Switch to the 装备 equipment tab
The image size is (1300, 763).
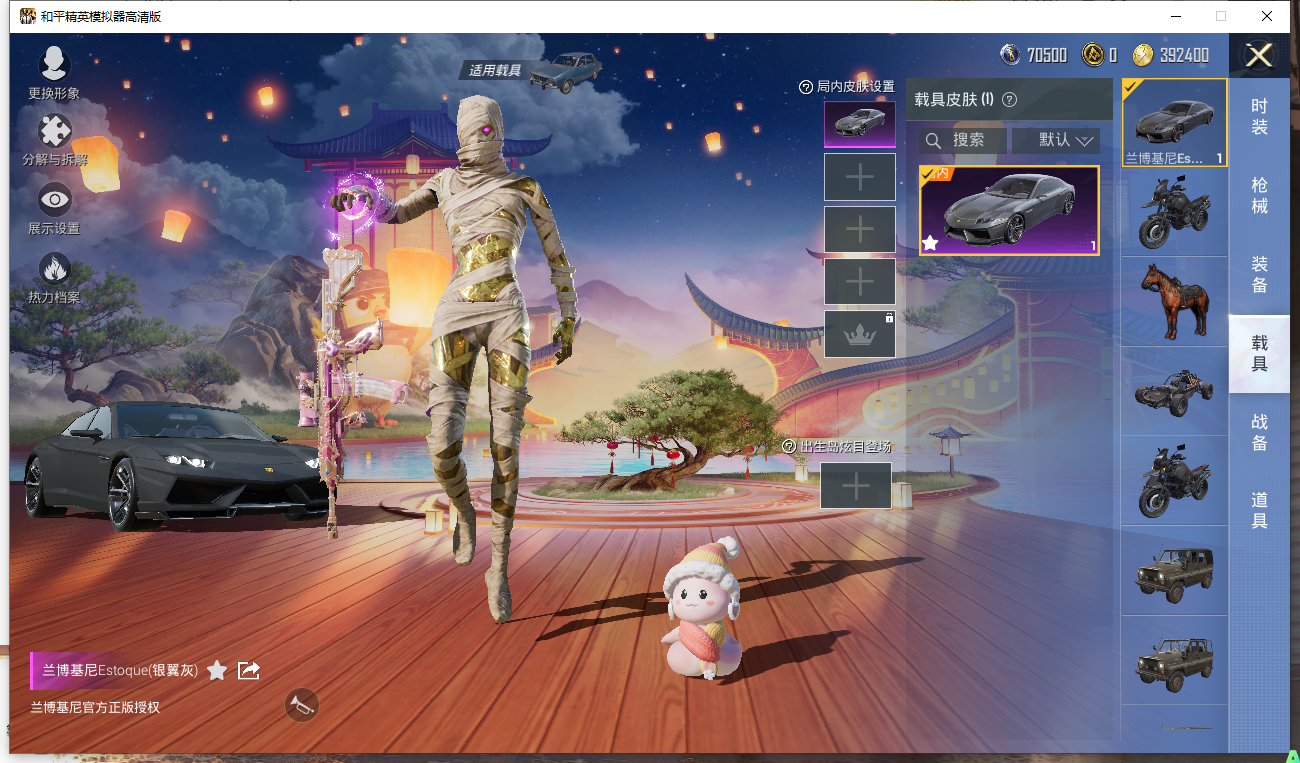coord(1259,274)
